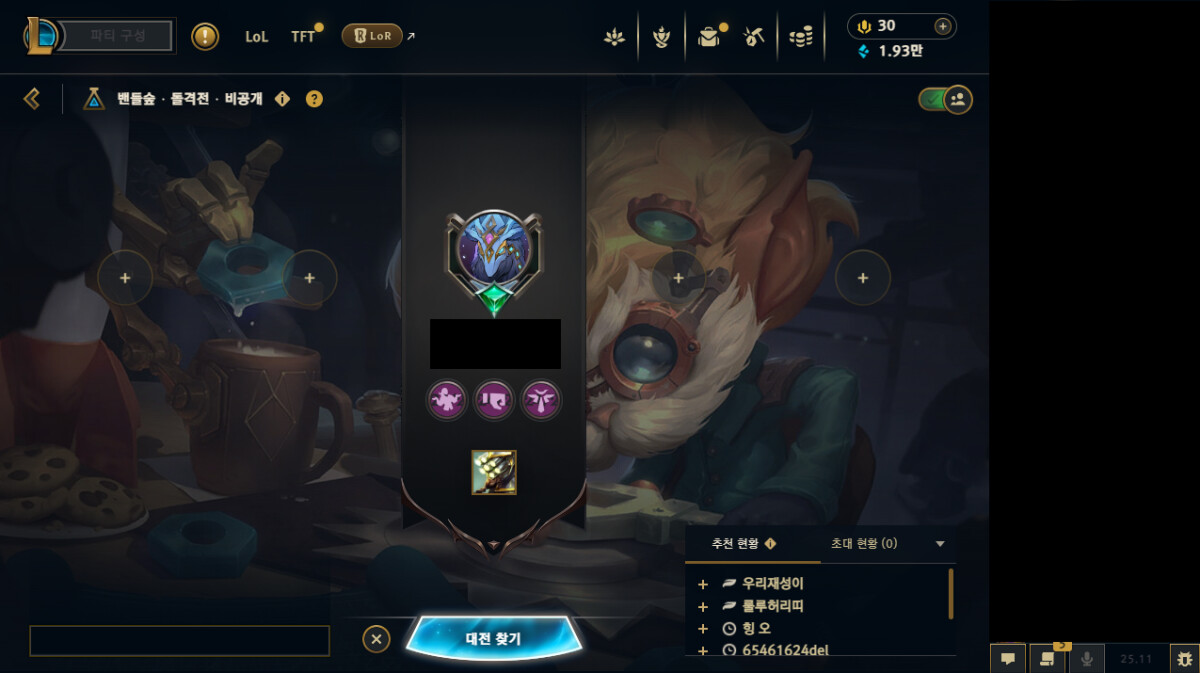Switch to the TFT tab
Screen dimensions: 1200x673
click(x=303, y=36)
